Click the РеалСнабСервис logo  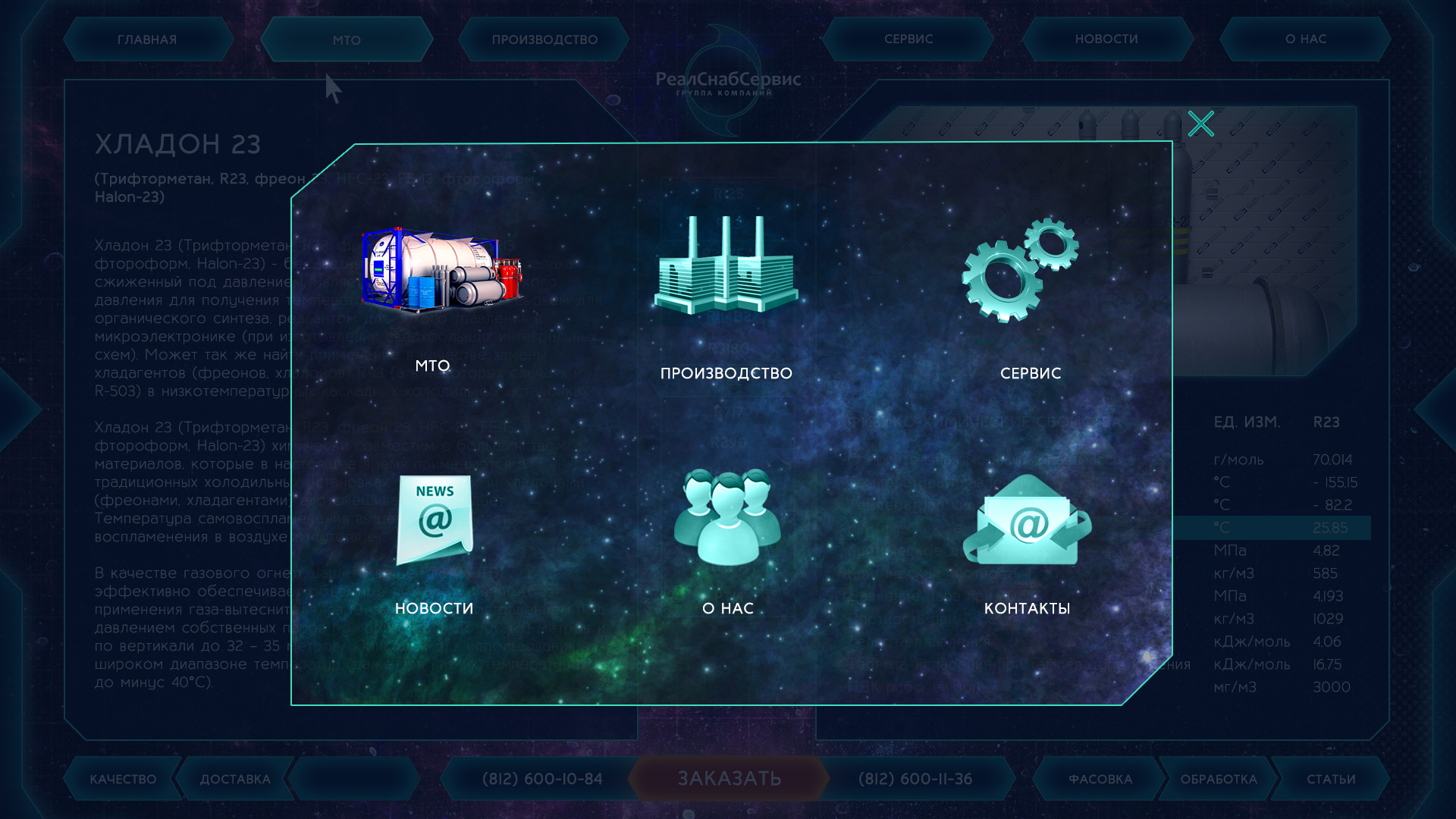pos(728,81)
